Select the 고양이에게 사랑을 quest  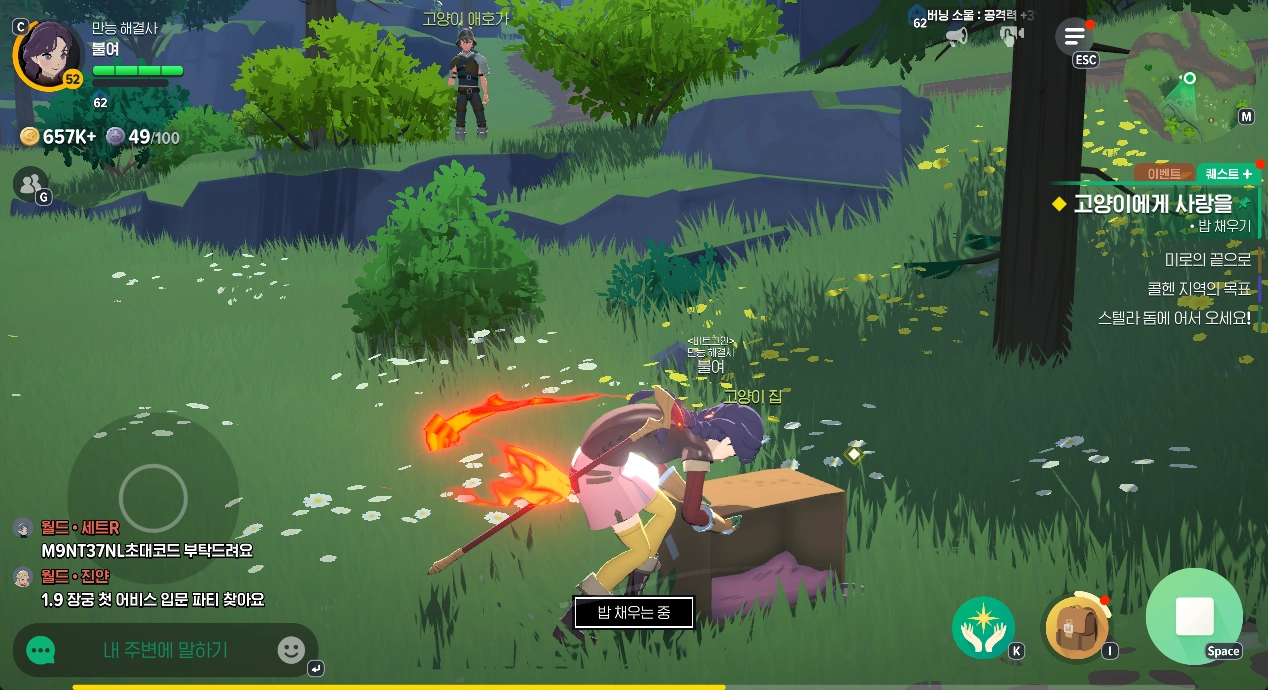coord(1152,204)
